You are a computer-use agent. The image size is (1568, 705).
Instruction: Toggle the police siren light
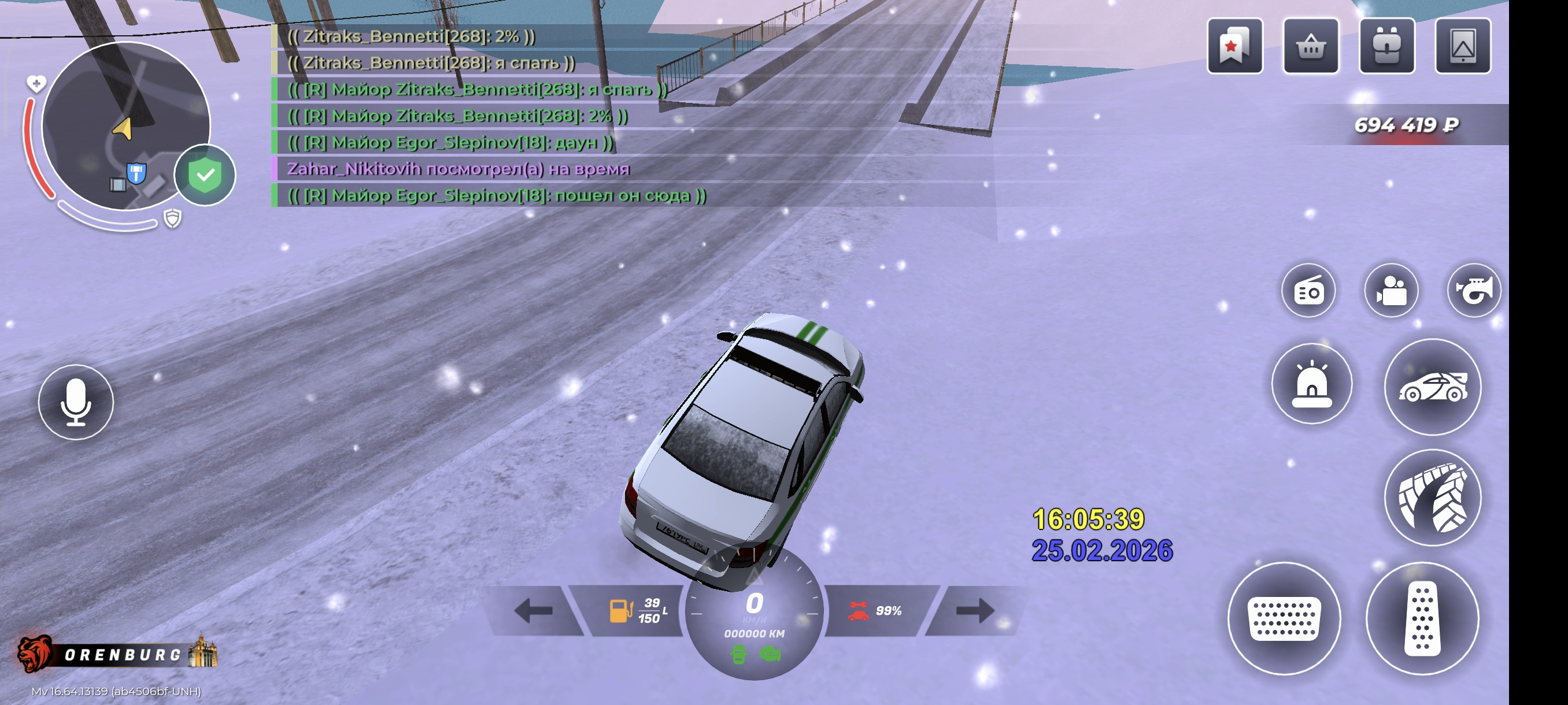pyautogui.click(x=1311, y=383)
